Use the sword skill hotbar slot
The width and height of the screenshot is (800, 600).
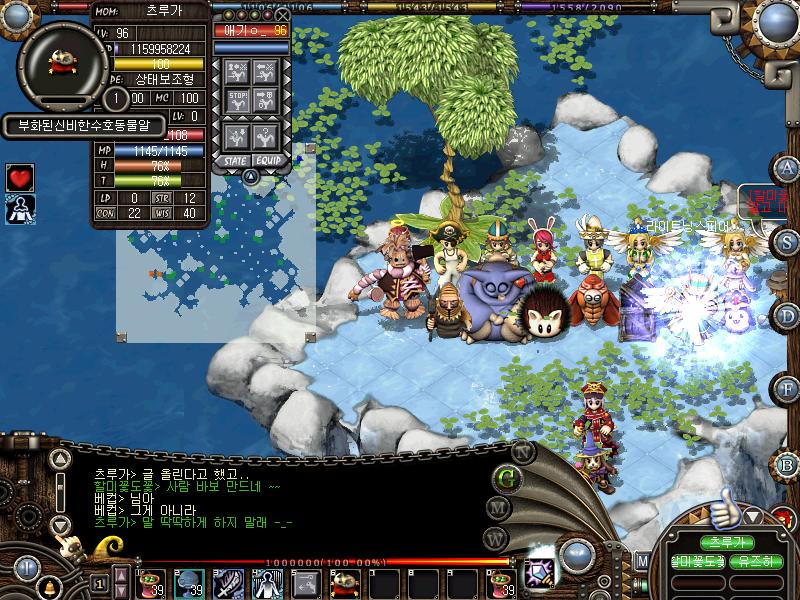tap(227, 582)
